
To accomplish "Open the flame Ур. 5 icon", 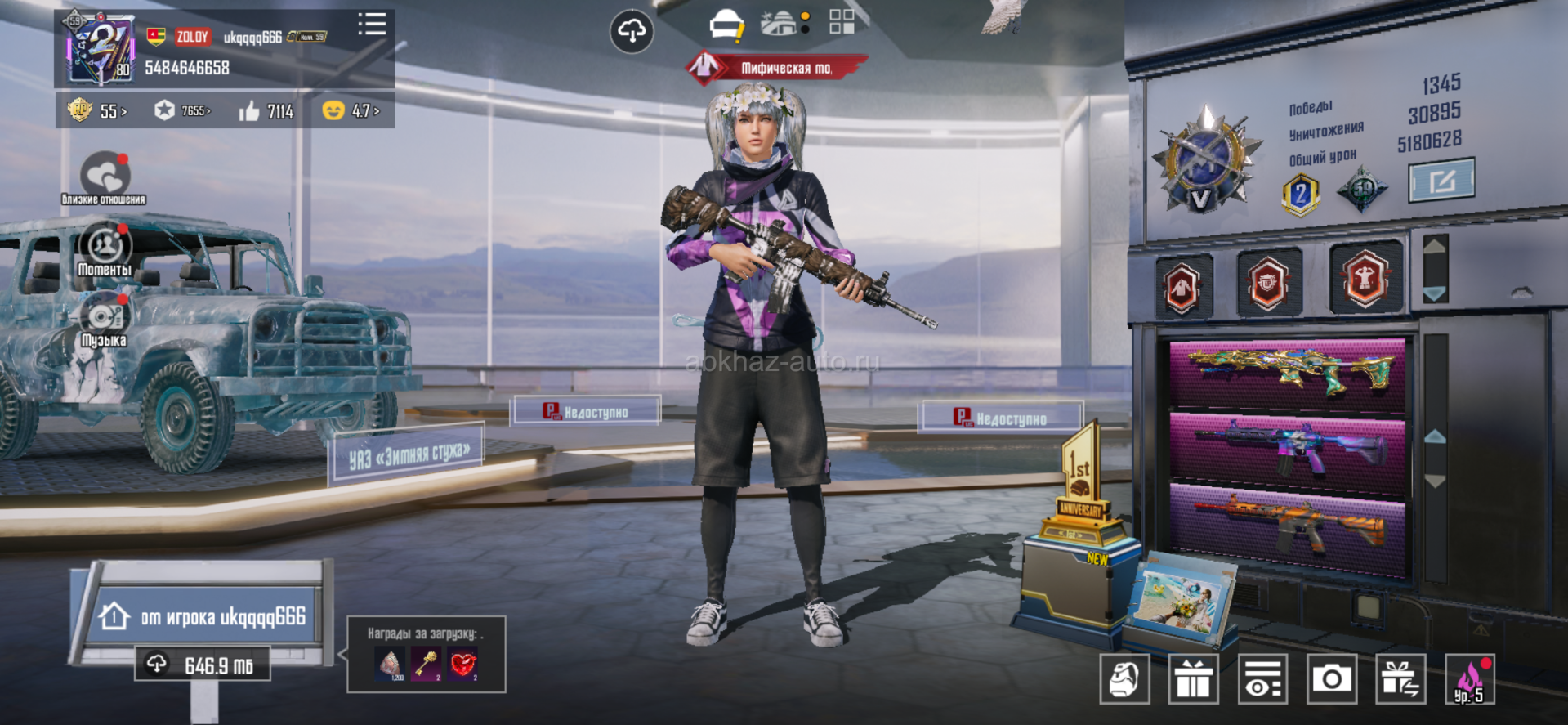I will point(1469,678).
